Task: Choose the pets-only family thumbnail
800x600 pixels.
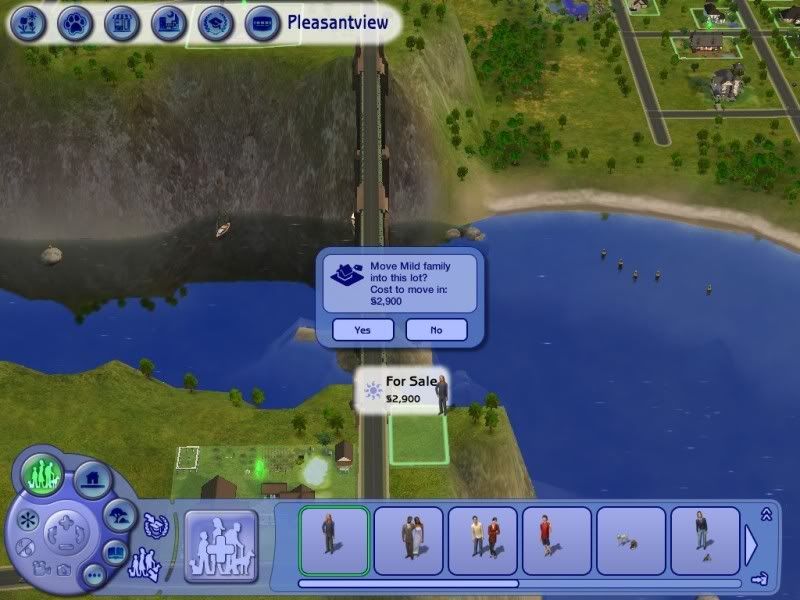Action: pos(631,540)
